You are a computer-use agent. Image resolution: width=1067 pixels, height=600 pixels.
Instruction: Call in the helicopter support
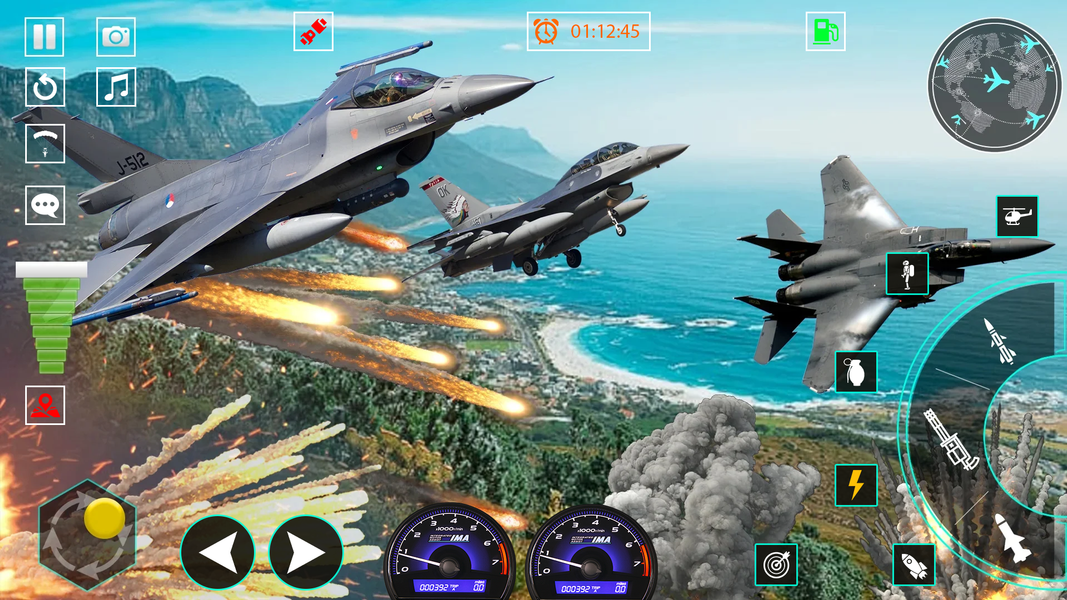1017,216
